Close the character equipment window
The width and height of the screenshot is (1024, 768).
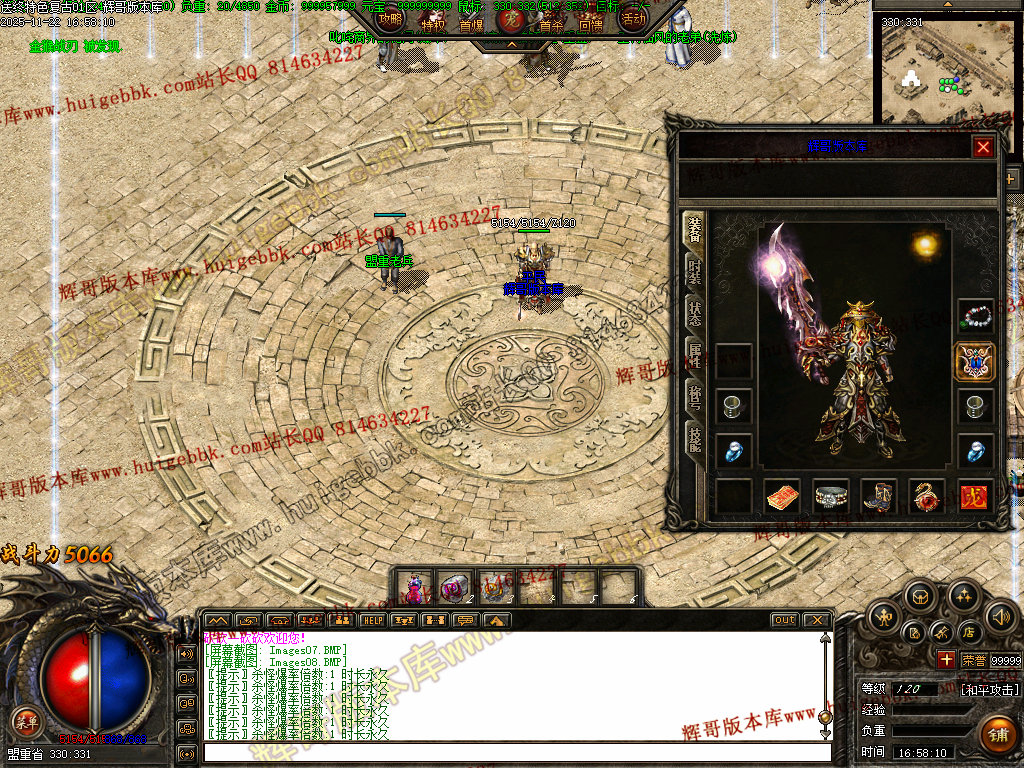coord(983,147)
